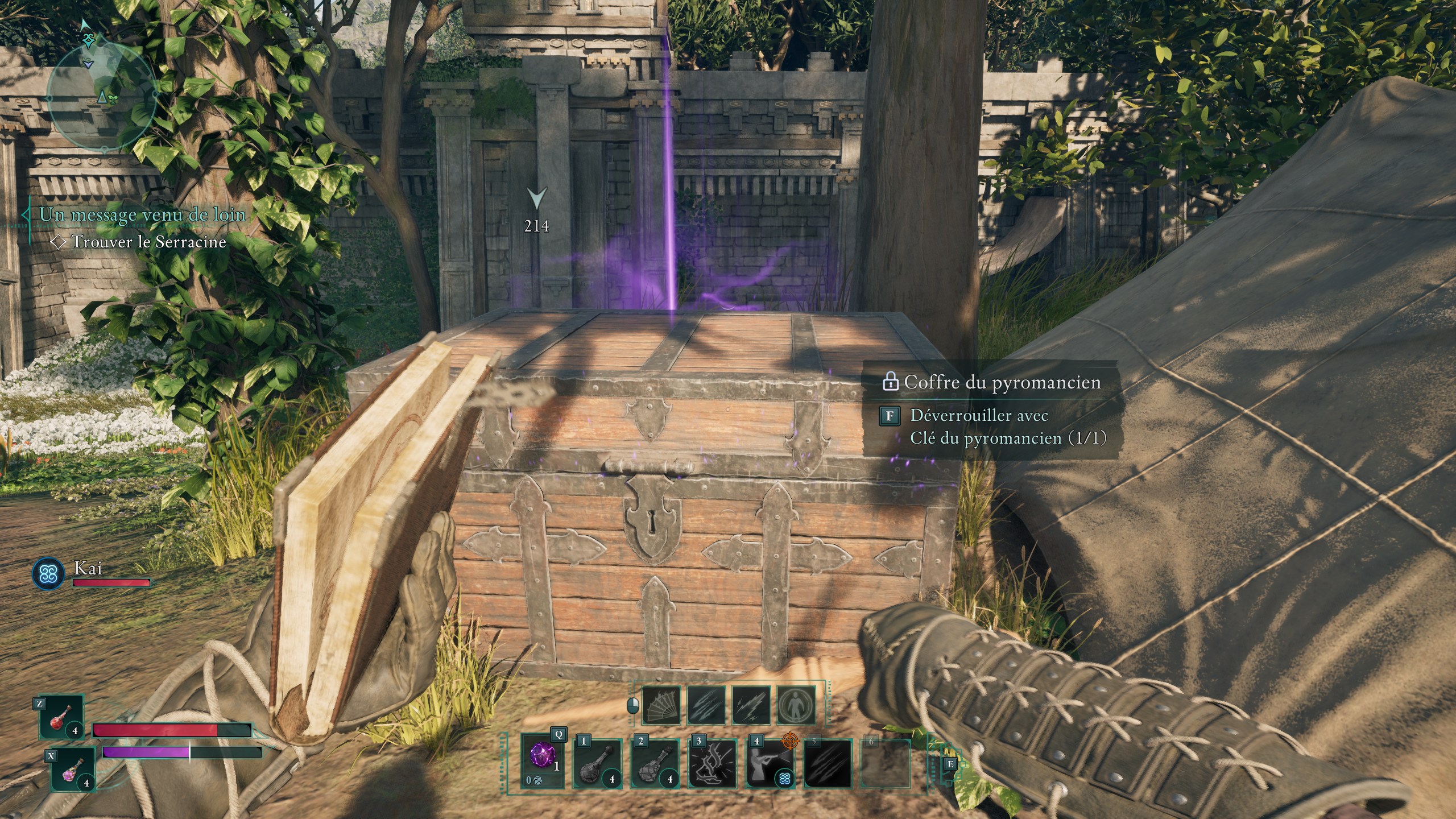1456x819 pixels.
Task: Select the "Un message venu de loin" quest tracker
Action: [x=142, y=214]
